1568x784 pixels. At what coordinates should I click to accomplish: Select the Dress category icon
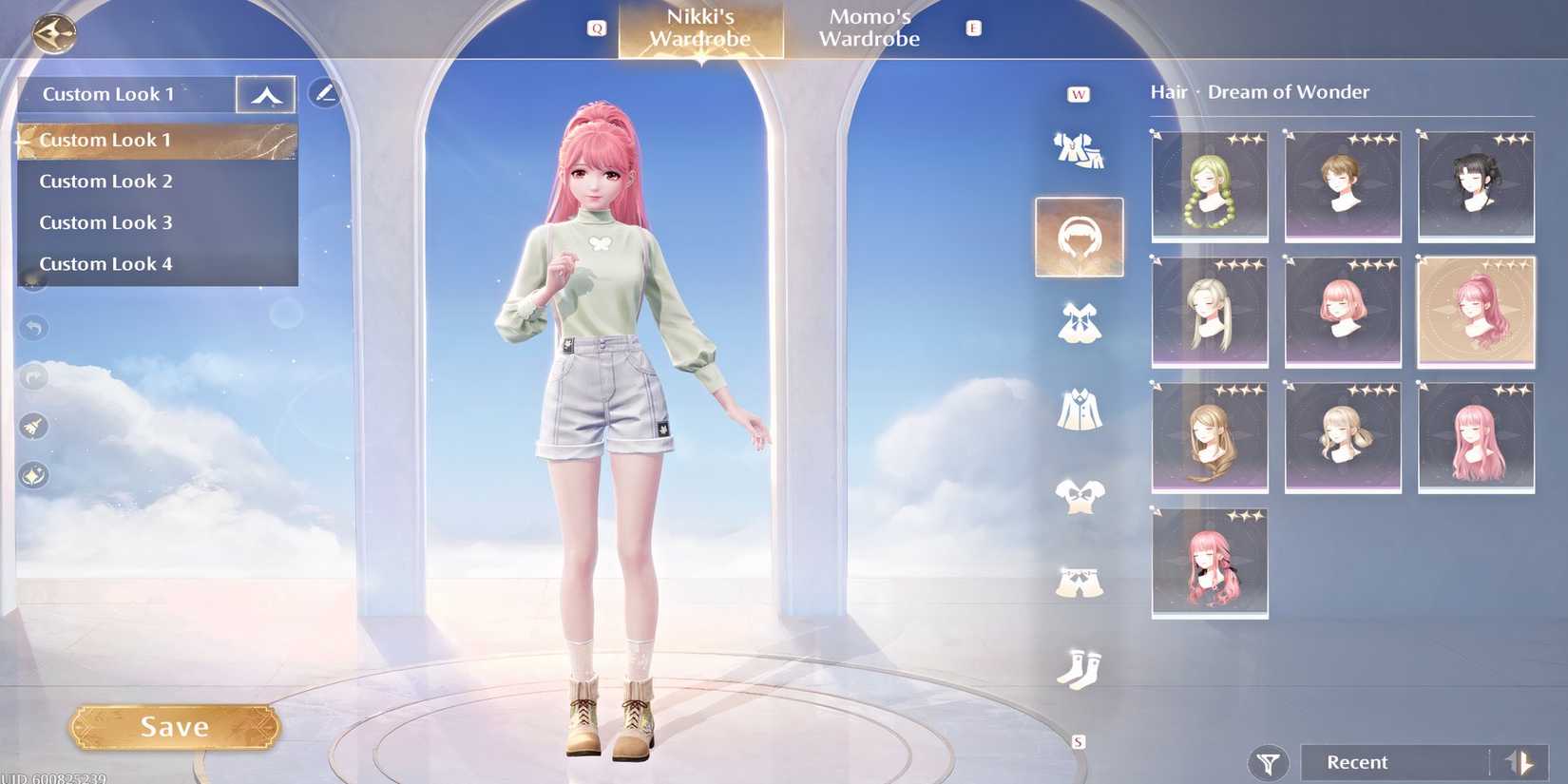1079,323
